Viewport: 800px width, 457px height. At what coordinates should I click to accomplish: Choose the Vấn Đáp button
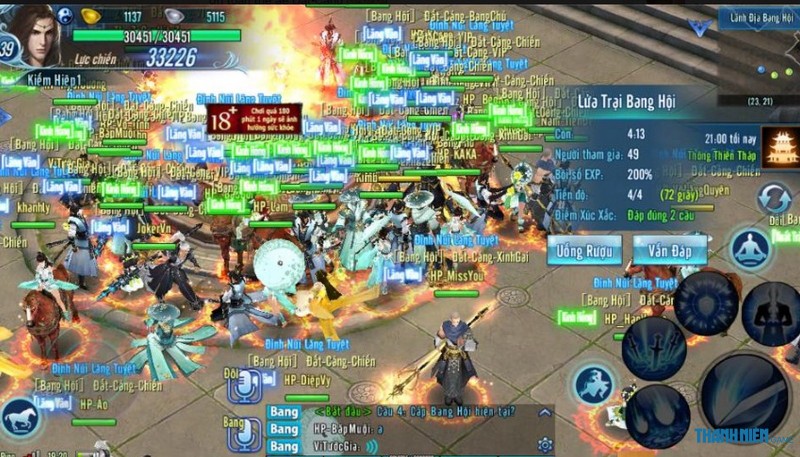(669, 249)
